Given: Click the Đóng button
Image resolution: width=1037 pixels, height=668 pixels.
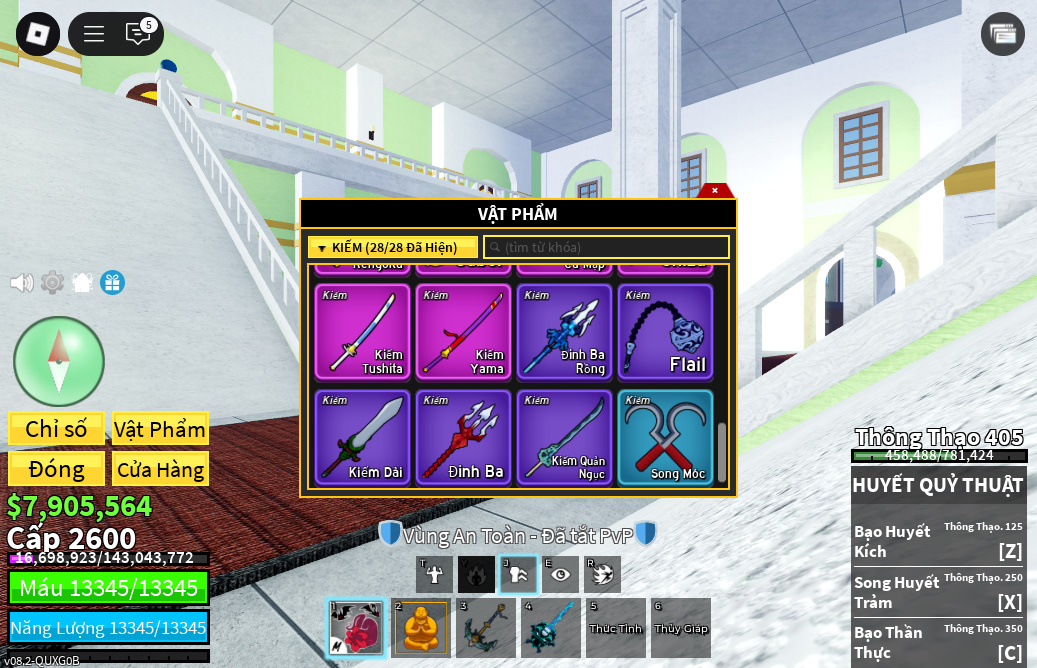Looking at the screenshot, I should pyautogui.click(x=56, y=469).
